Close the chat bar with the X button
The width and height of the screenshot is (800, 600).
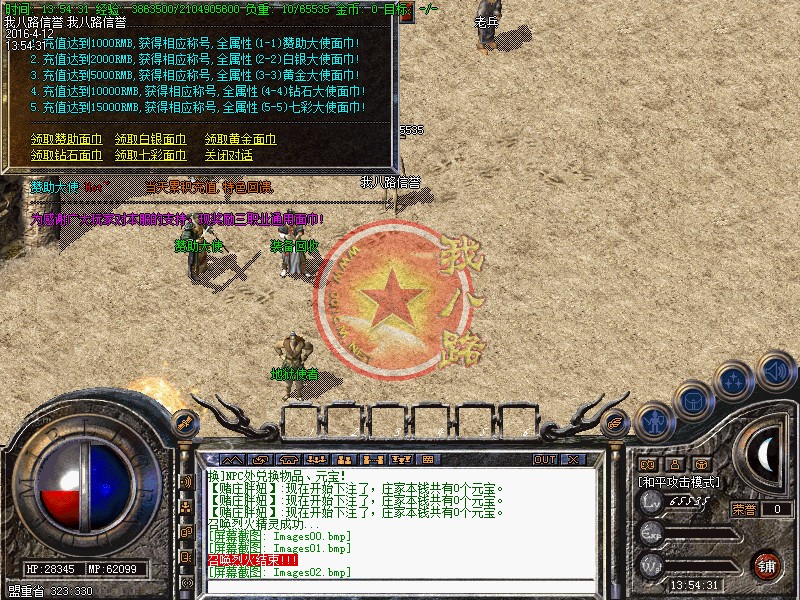click(x=573, y=460)
